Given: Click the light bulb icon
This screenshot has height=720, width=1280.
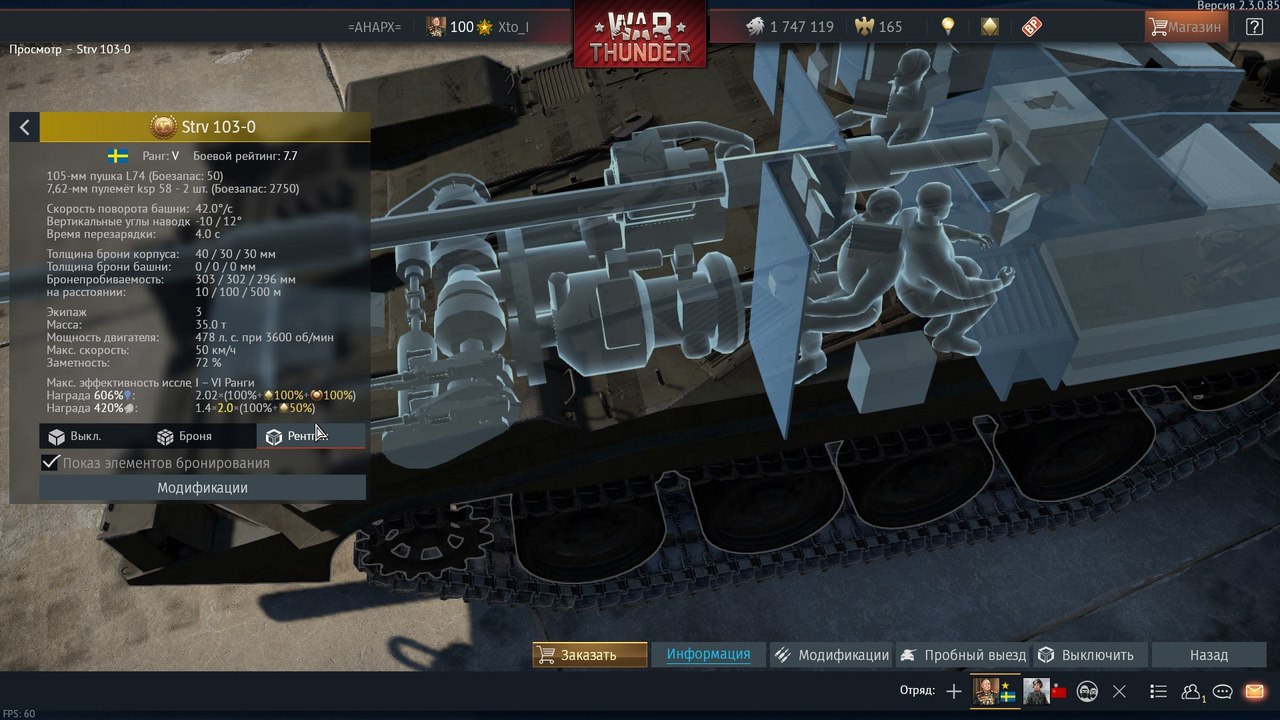Looking at the screenshot, I should coord(947,27).
